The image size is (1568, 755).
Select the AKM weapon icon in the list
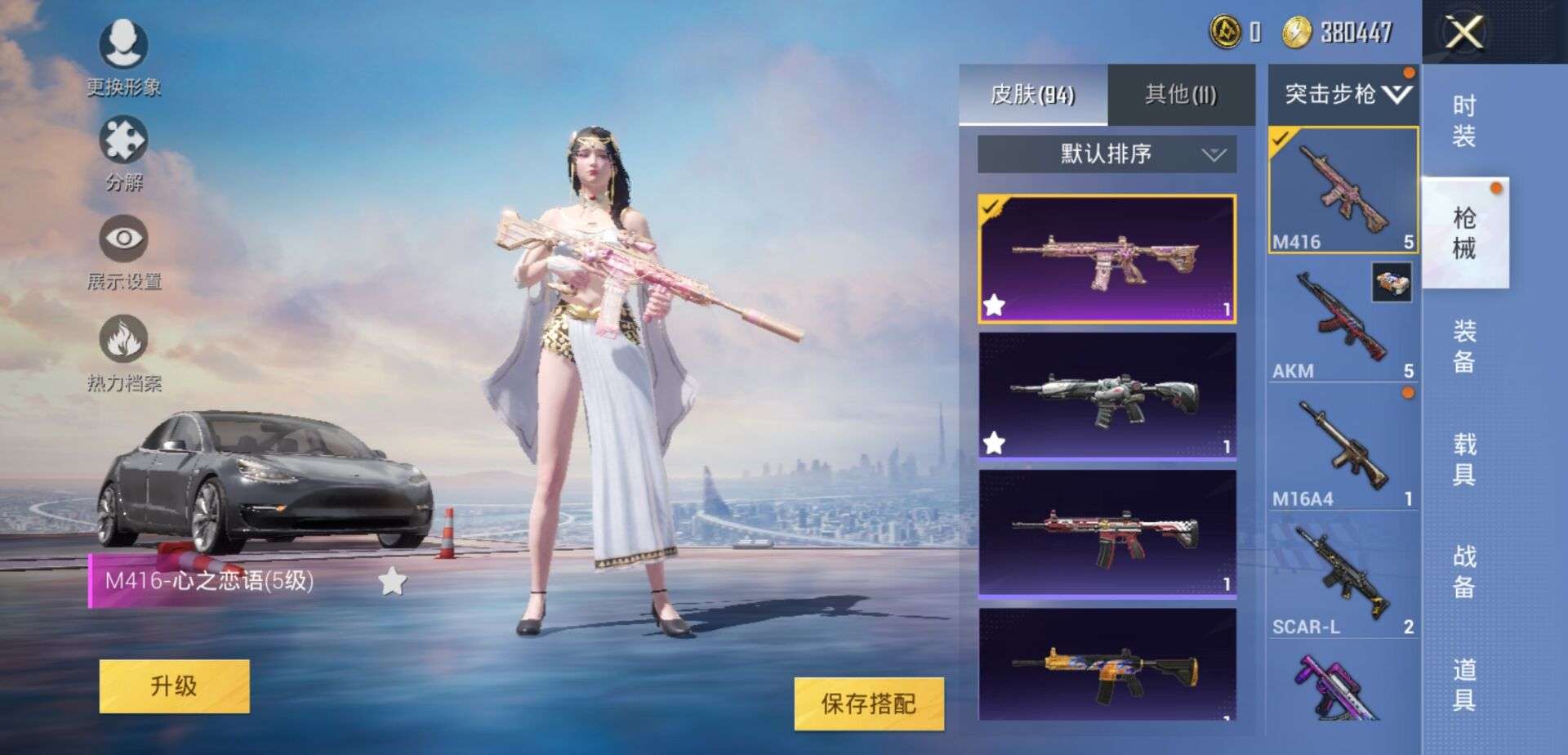tap(1339, 319)
